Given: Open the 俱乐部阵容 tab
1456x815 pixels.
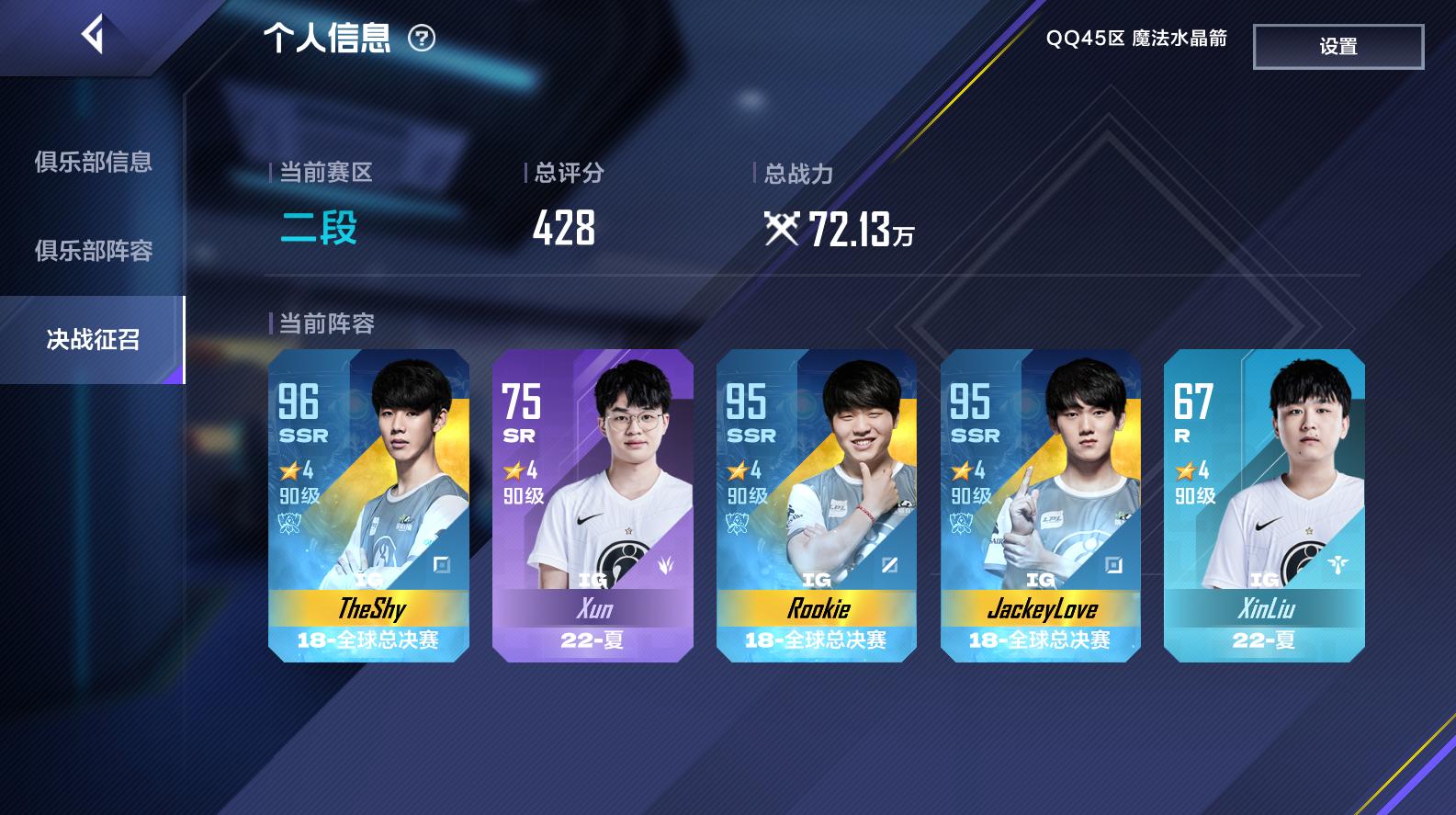Looking at the screenshot, I should coord(93,251).
